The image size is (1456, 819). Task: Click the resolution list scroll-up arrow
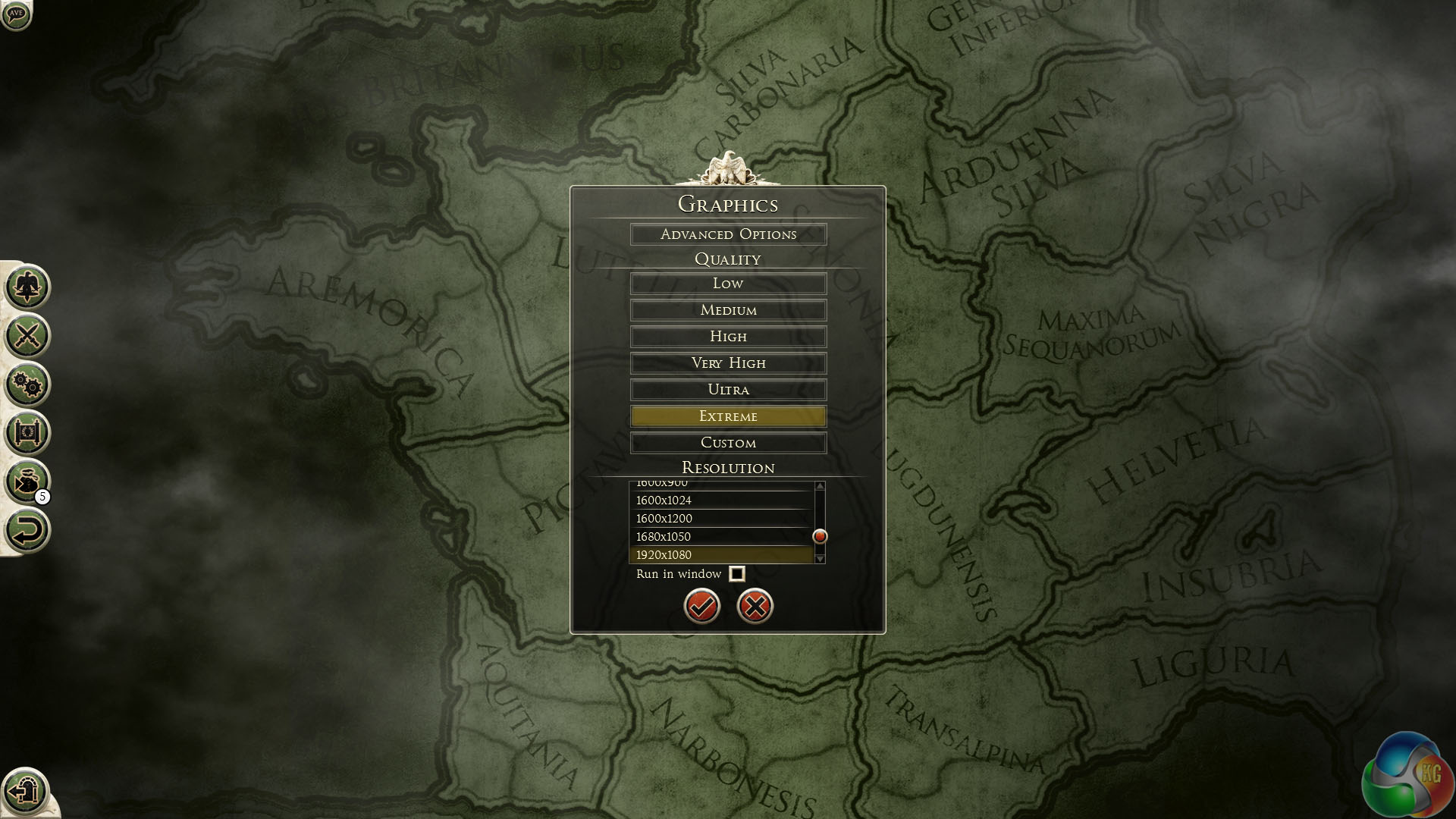coord(820,486)
